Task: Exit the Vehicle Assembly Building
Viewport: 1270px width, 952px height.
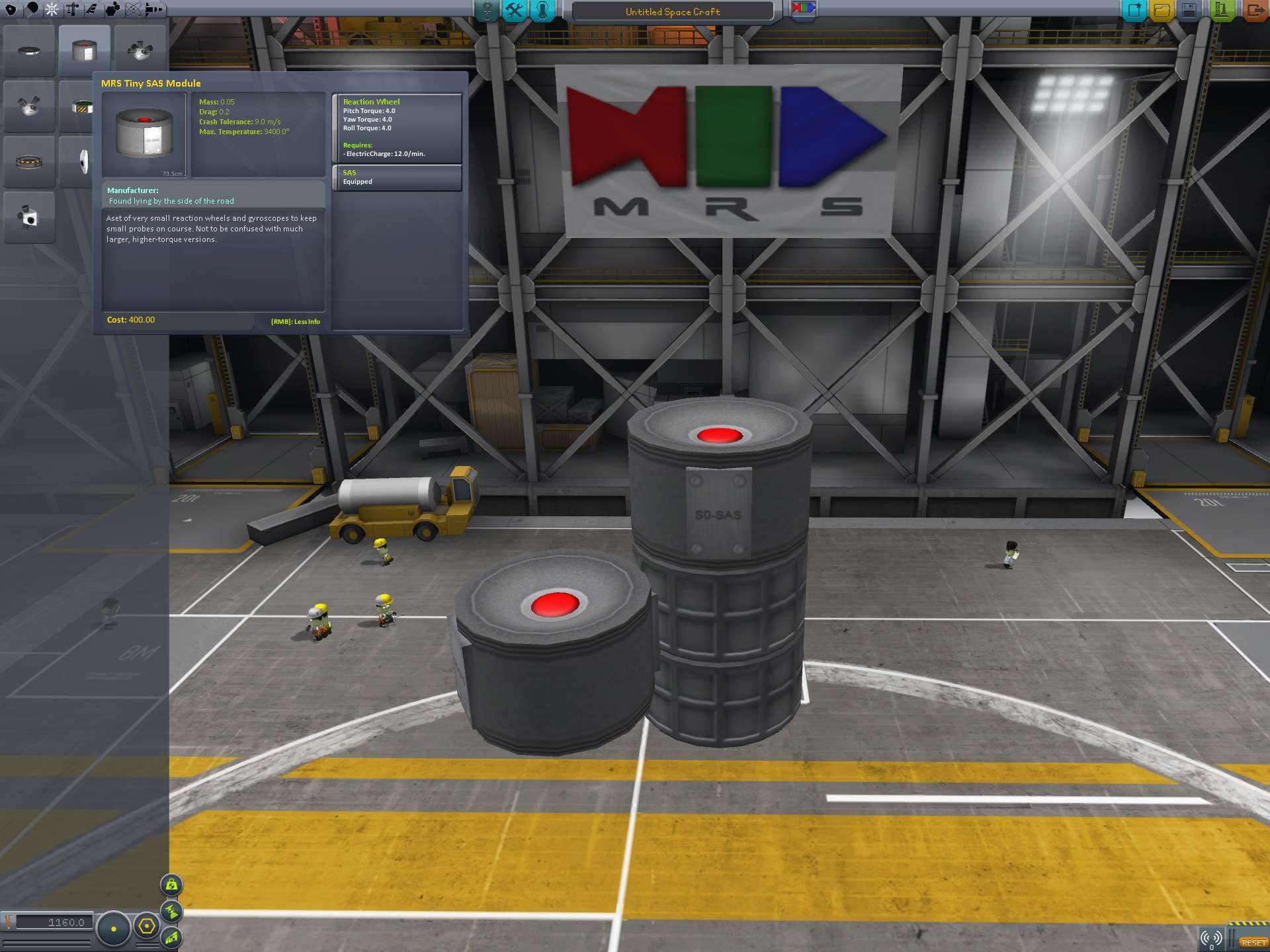Action: [1254, 11]
